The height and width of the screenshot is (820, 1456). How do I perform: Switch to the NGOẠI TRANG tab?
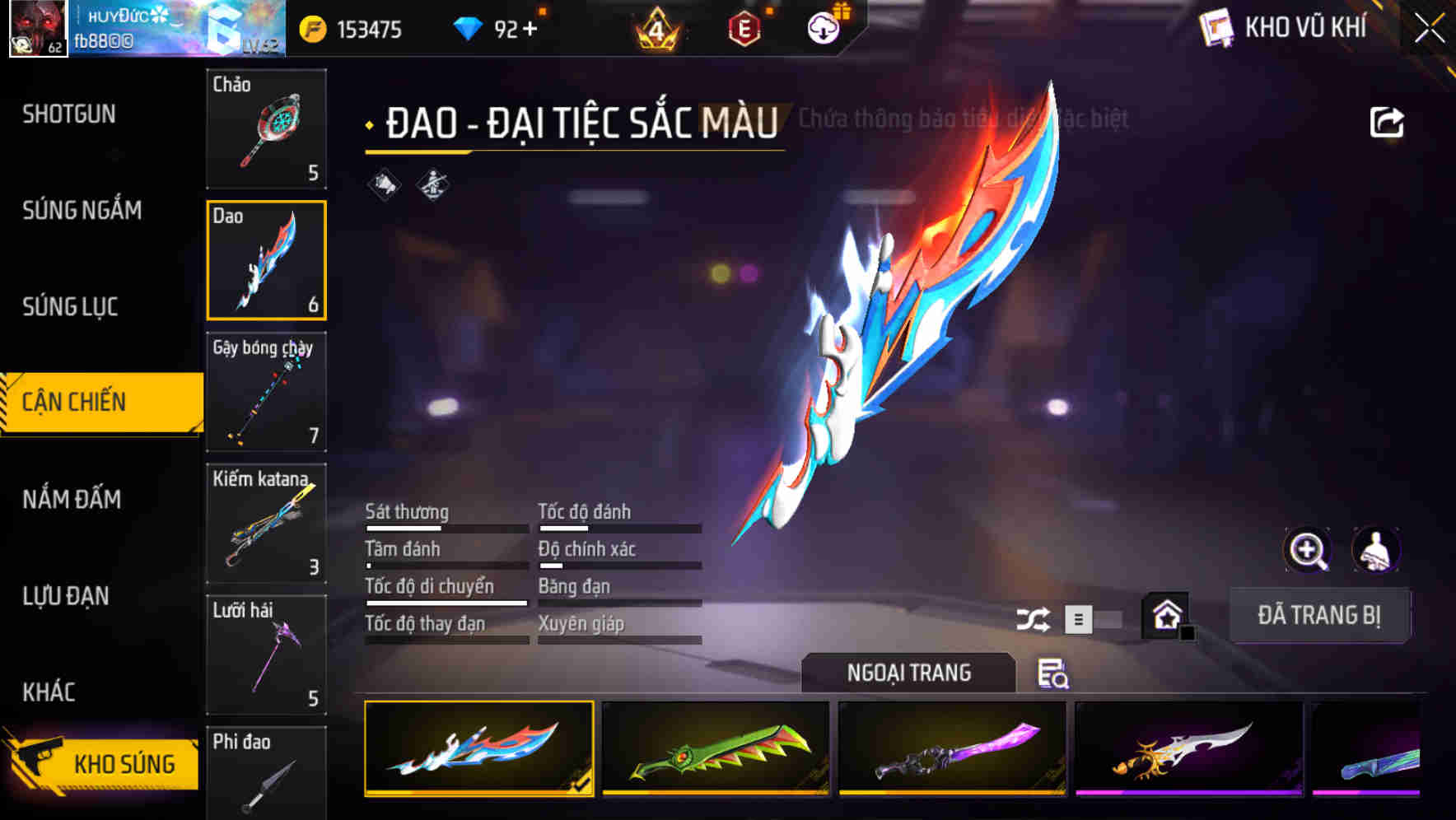tap(908, 673)
